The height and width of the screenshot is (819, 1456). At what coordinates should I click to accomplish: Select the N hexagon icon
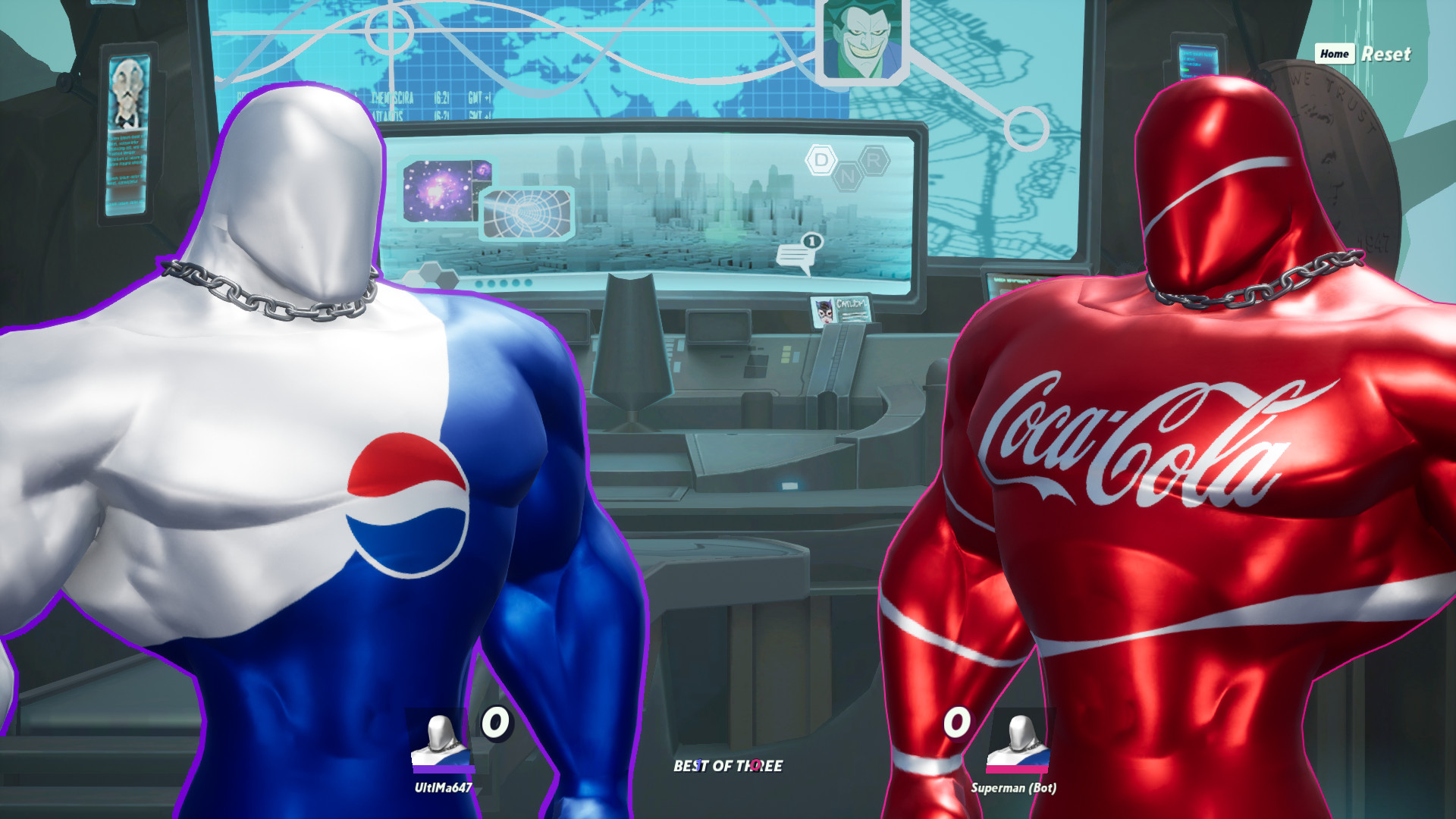848,176
